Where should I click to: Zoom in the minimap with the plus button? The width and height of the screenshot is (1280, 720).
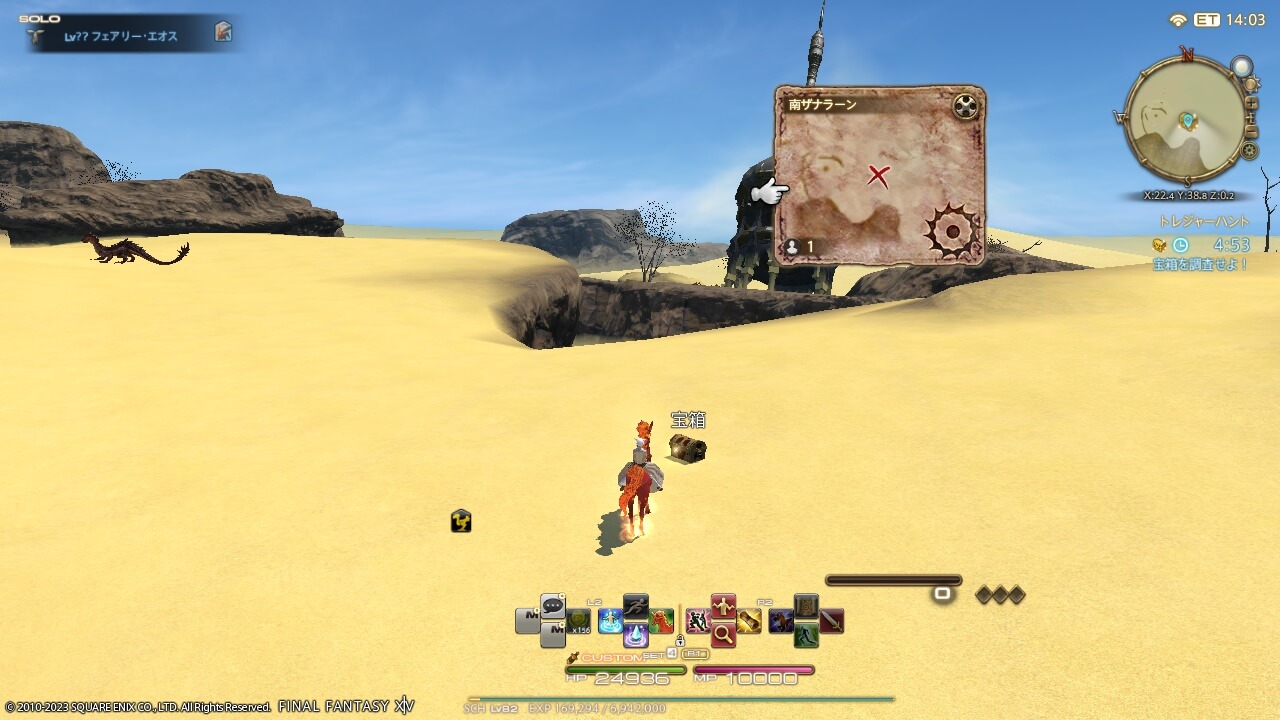coord(1252,103)
